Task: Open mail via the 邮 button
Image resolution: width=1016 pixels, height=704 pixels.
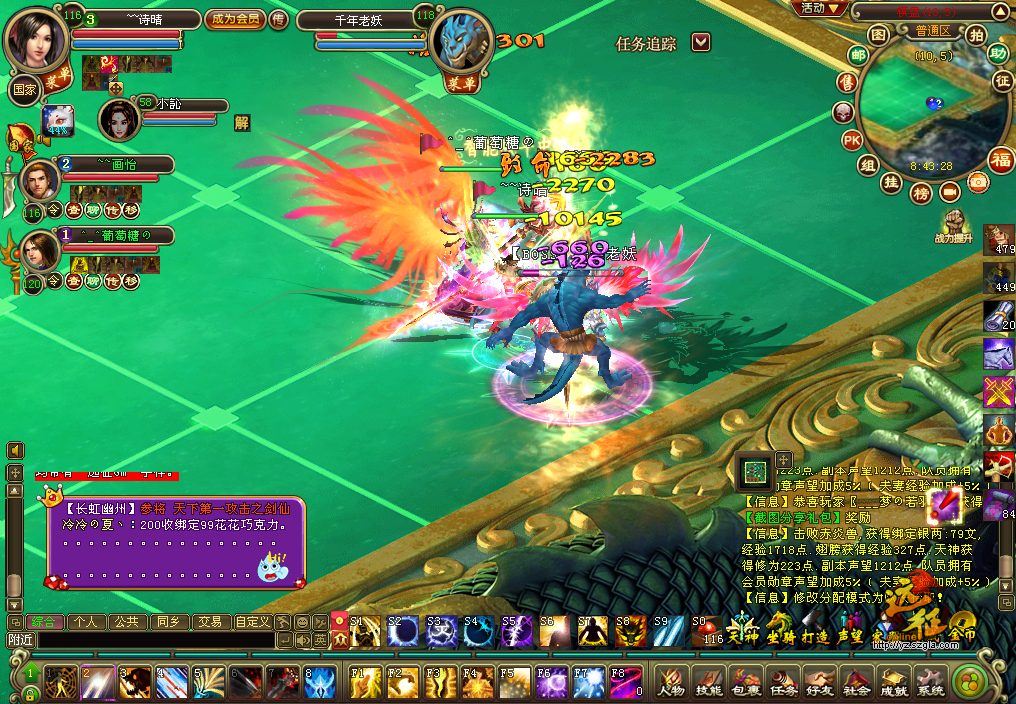Action: [857, 55]
